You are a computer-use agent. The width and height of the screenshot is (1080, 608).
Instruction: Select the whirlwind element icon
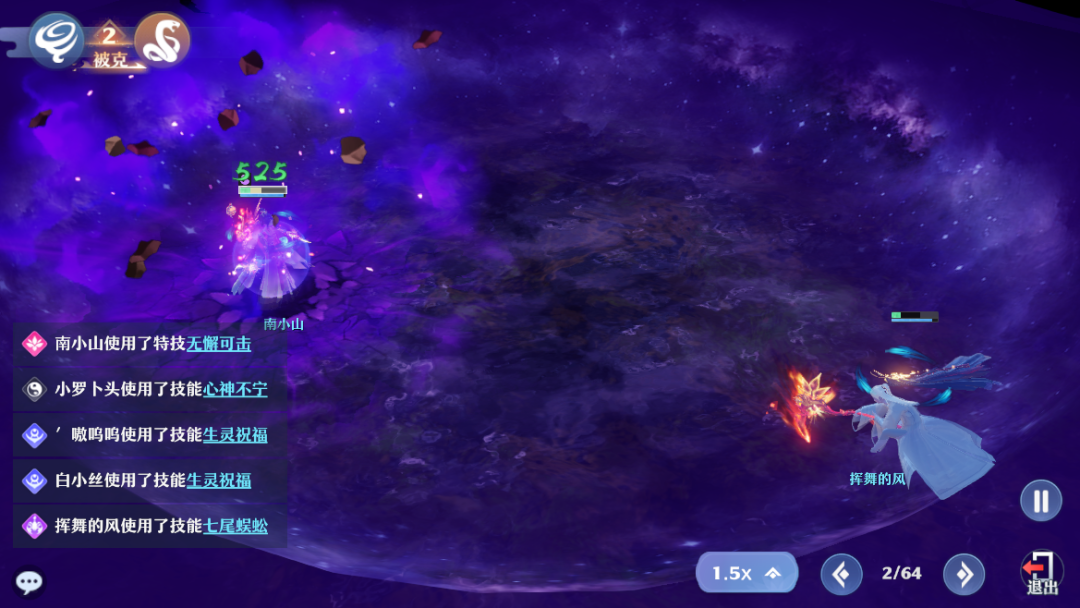[56, 40]
